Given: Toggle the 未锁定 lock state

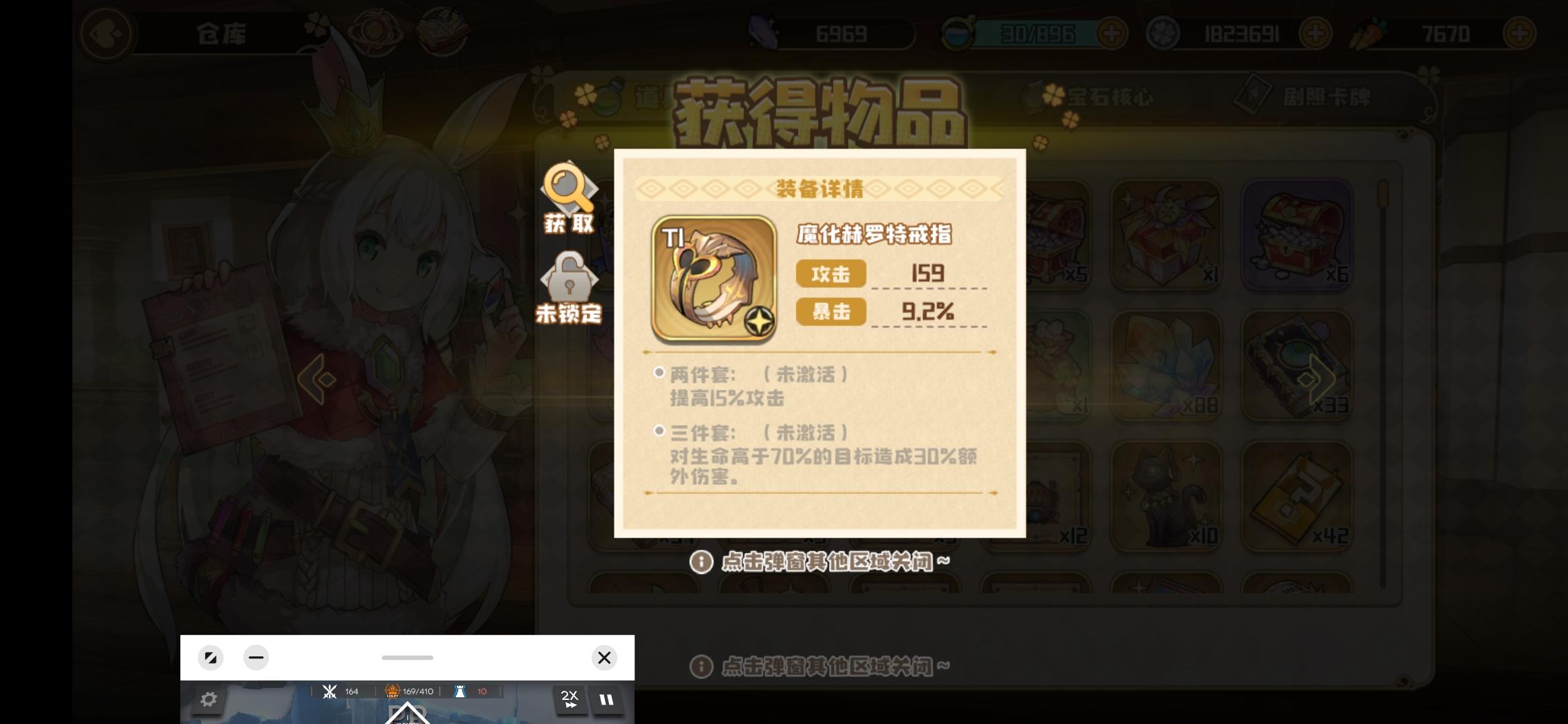Looking at the screenshot, I should (x=568, y=285).
